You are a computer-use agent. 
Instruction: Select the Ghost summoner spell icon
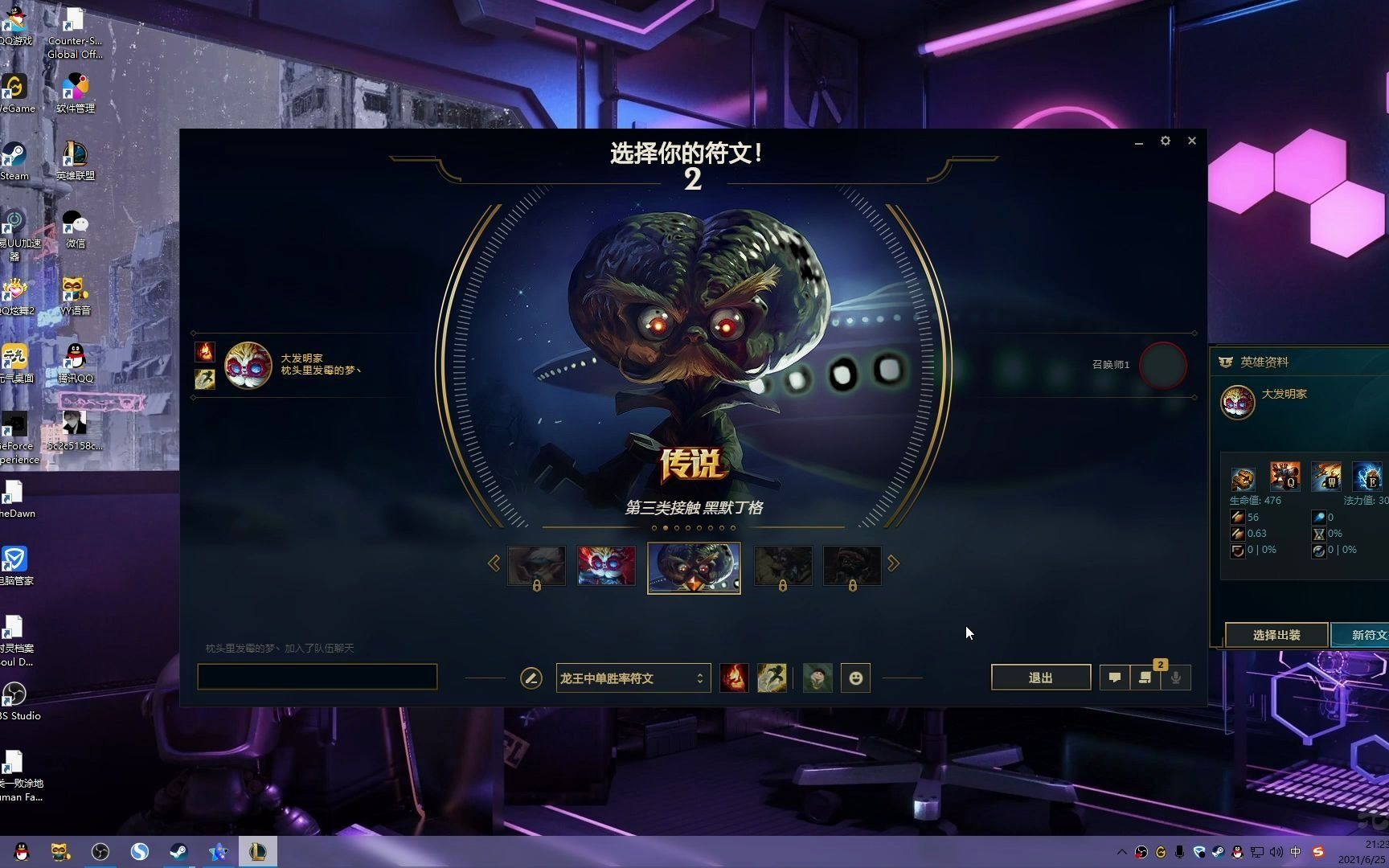[772, 678]
